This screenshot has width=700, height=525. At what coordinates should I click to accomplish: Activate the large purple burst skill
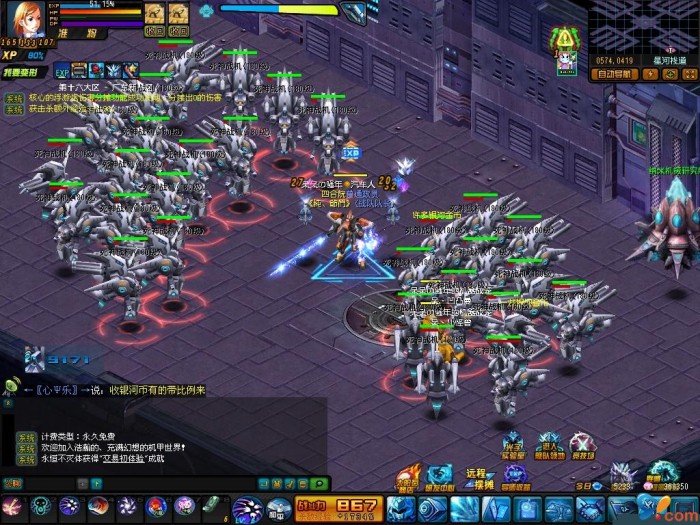(247, 508)
